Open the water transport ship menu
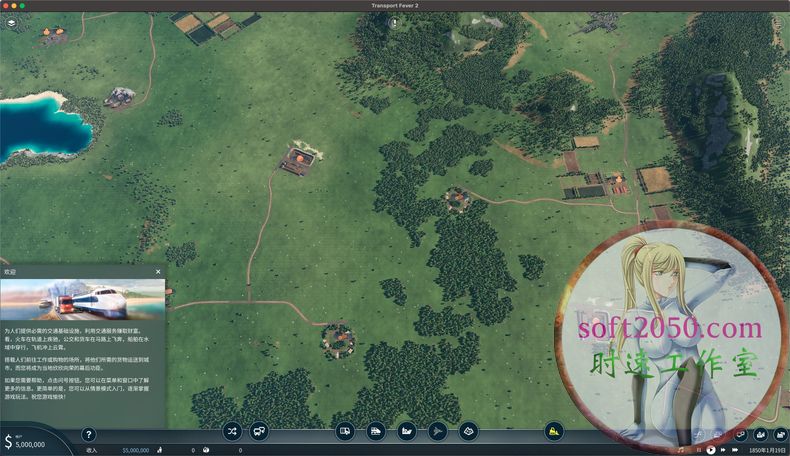This screenshot has width=790, height=456. (x=406, y=432)
